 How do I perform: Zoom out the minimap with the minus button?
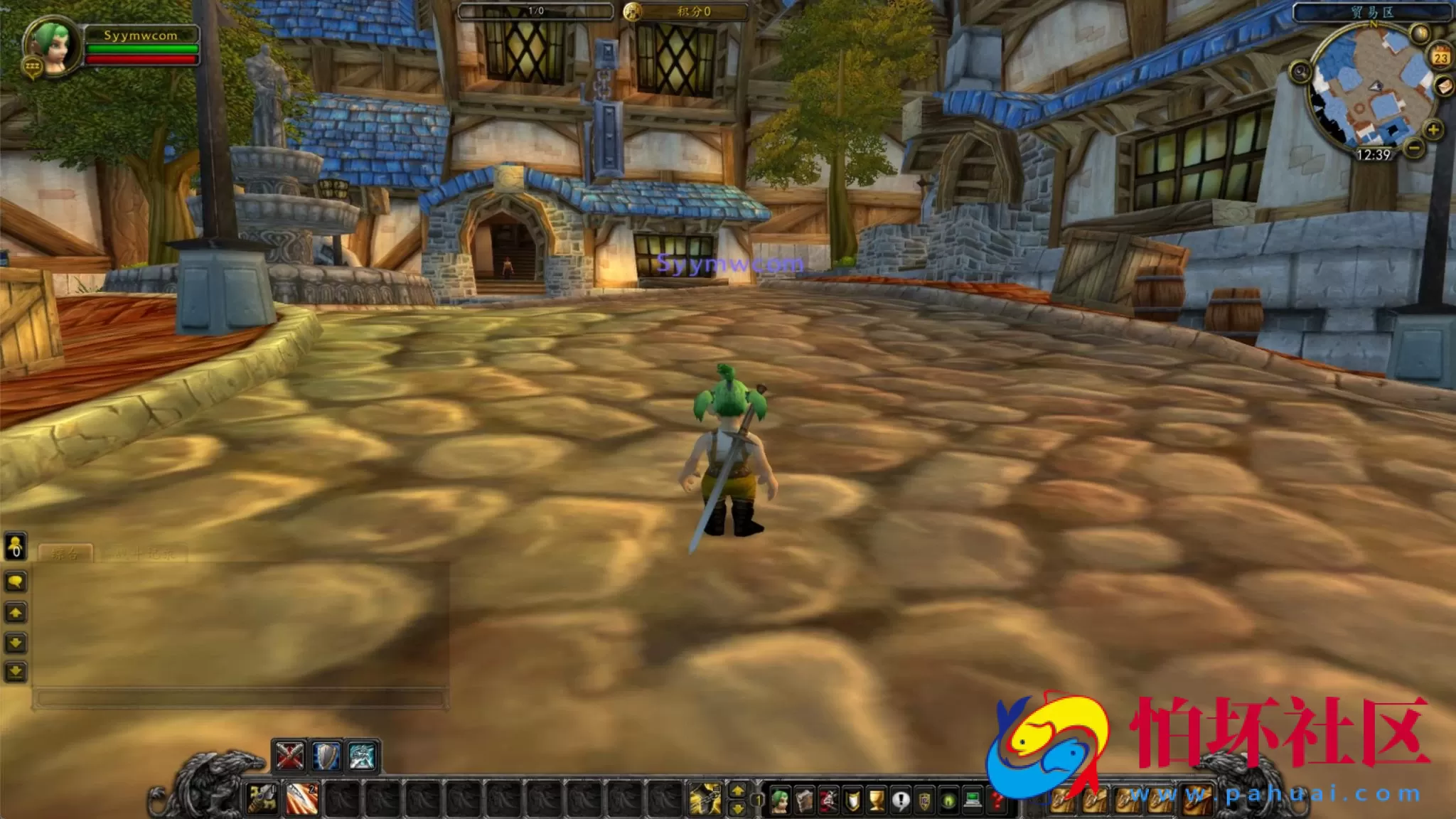(x=1413, y=149)
